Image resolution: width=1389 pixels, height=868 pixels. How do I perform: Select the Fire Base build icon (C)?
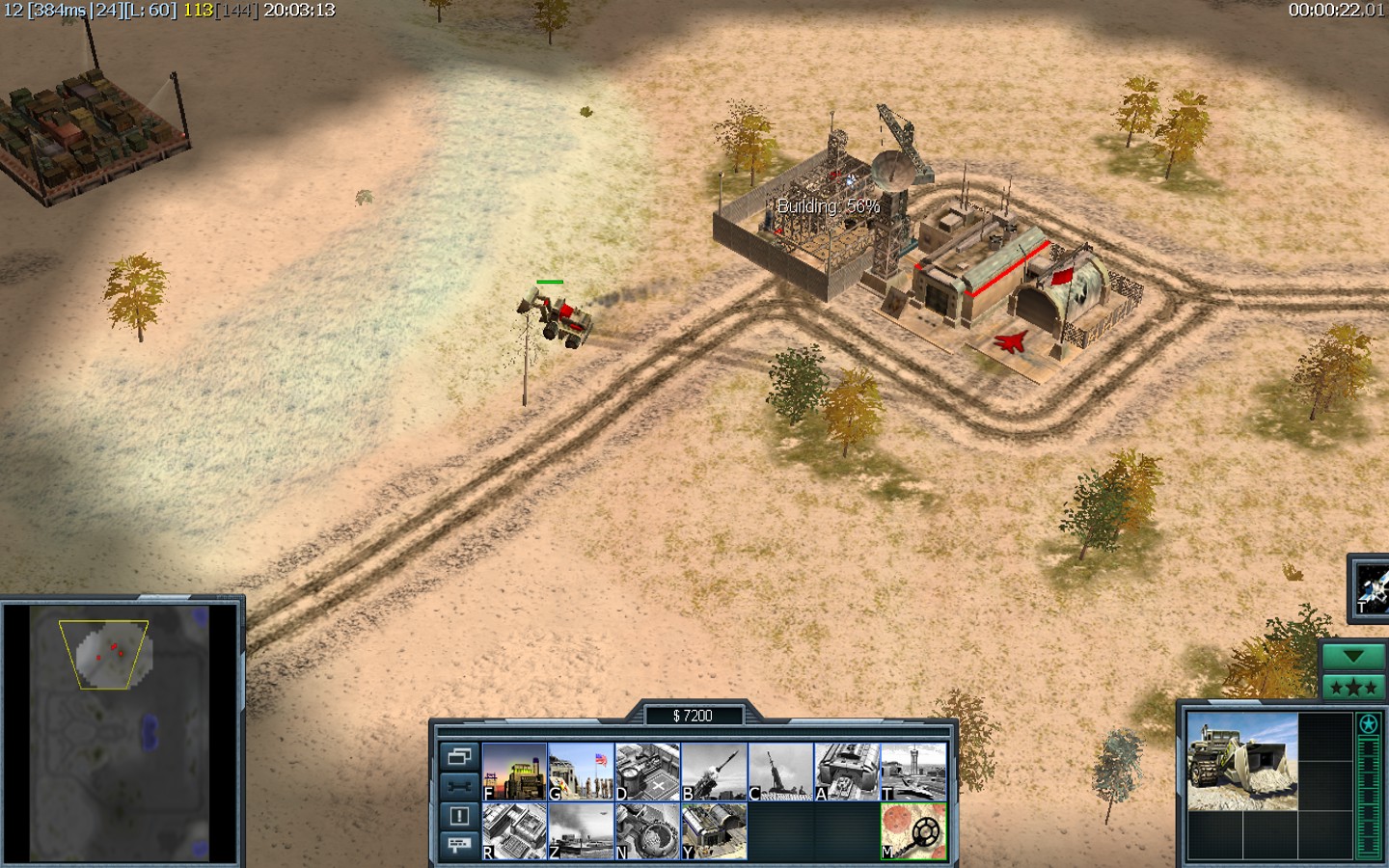[780, 772]
